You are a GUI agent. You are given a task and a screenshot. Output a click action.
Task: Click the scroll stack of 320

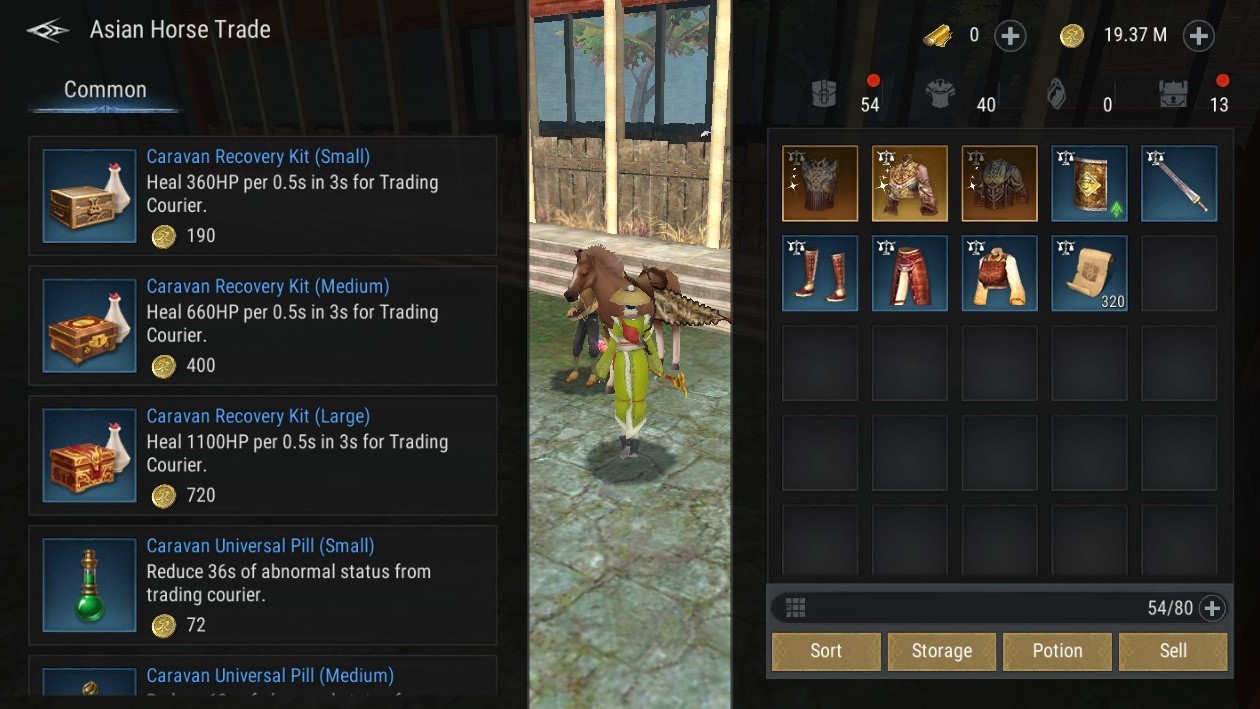pyautogui.click(x=1089, y=273)
